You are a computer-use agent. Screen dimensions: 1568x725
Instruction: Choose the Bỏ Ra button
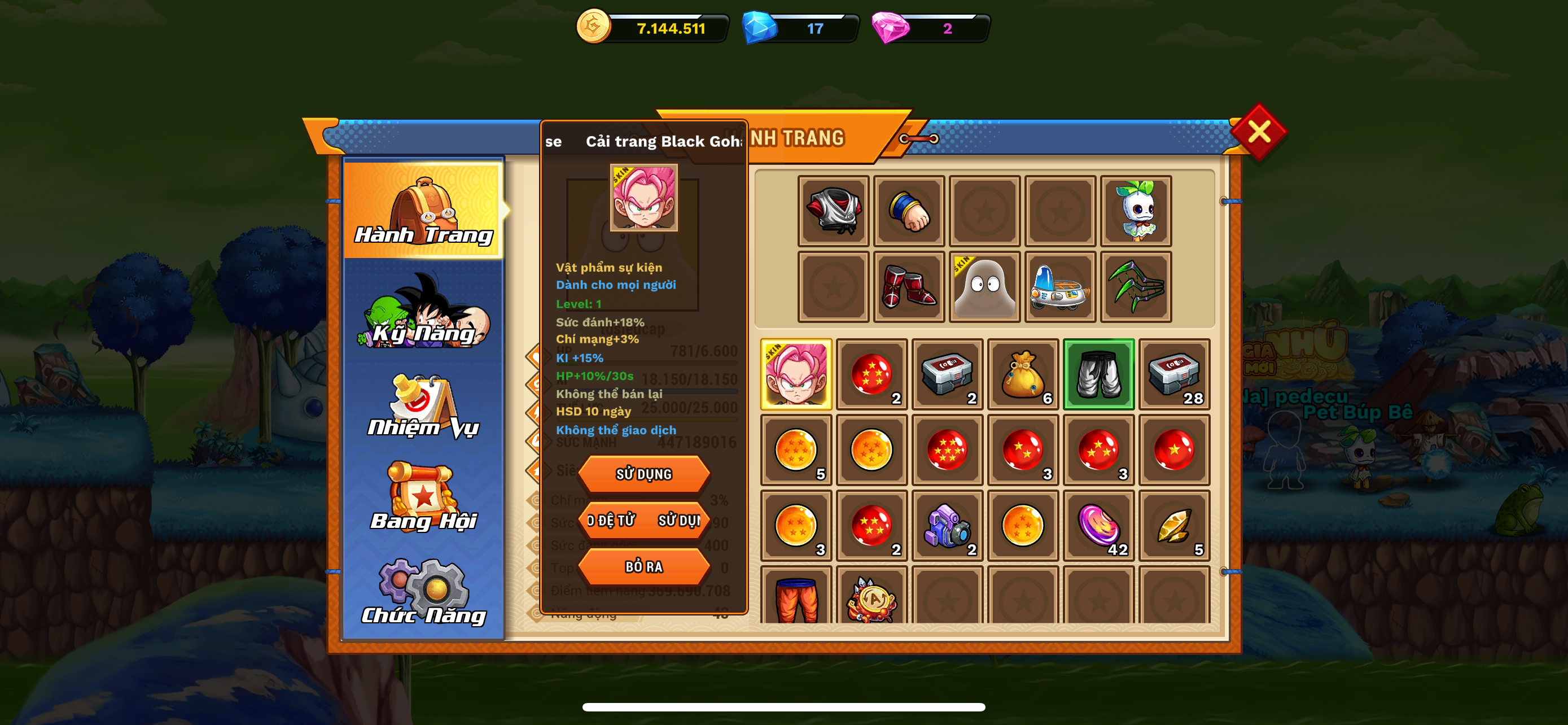[643, 566]
